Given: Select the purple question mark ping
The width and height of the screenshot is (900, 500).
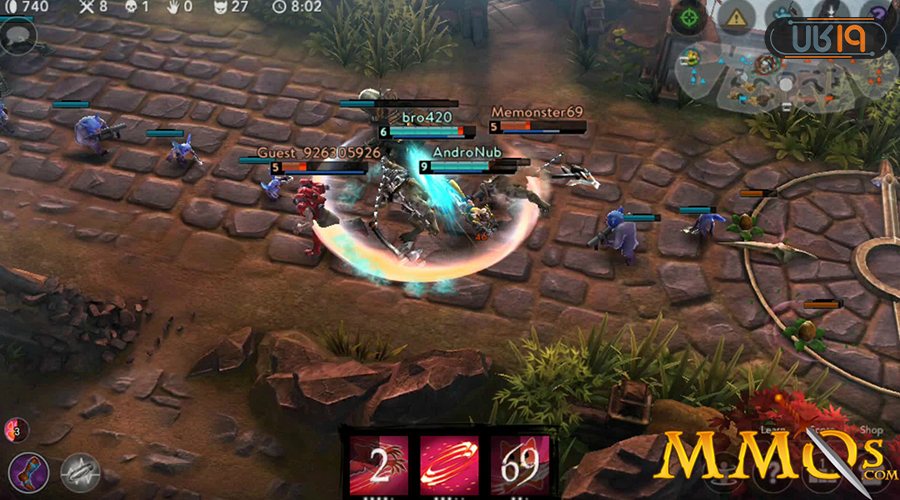Looking at the screenshot, I should click(x=884, y=12).
